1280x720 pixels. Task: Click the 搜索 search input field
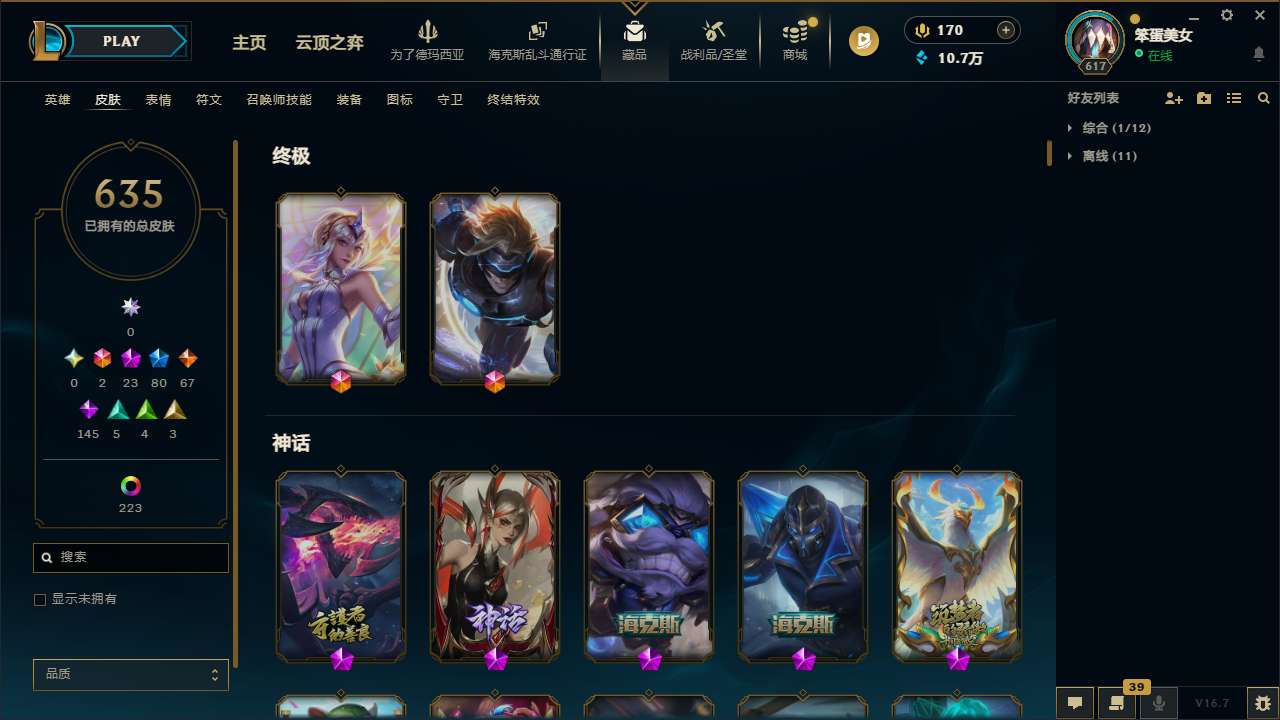point(130,557)
